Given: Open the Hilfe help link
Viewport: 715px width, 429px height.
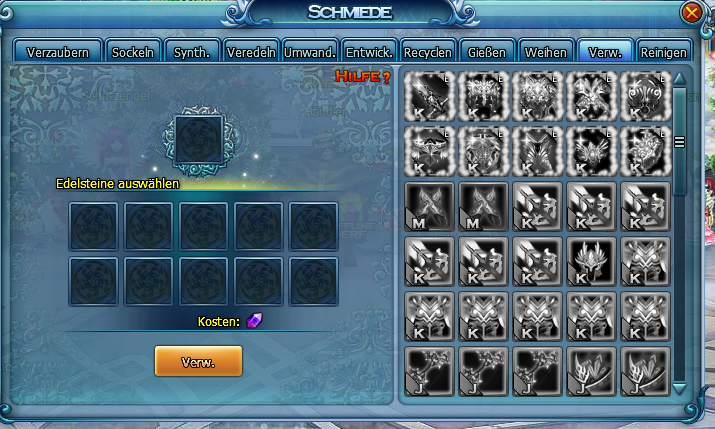Looking at the screenshot, I should [362, 76].
